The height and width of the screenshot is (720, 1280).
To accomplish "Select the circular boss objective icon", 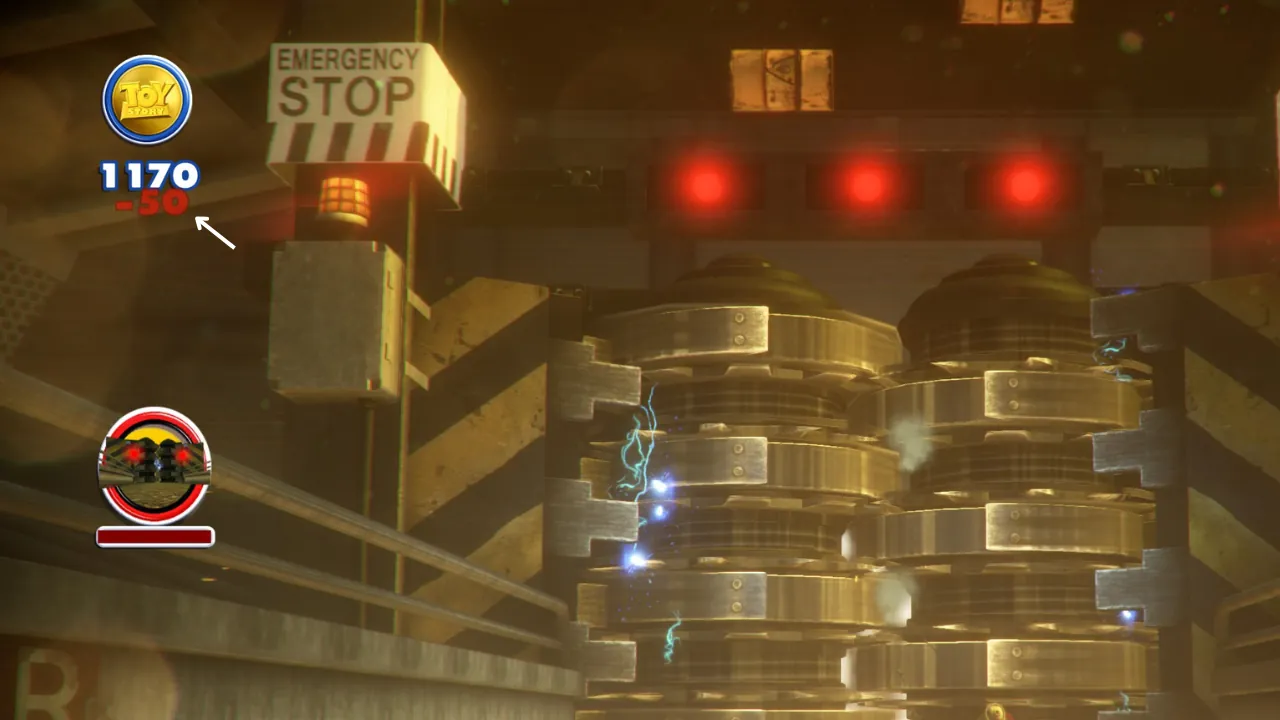I will tap(152, 463).
